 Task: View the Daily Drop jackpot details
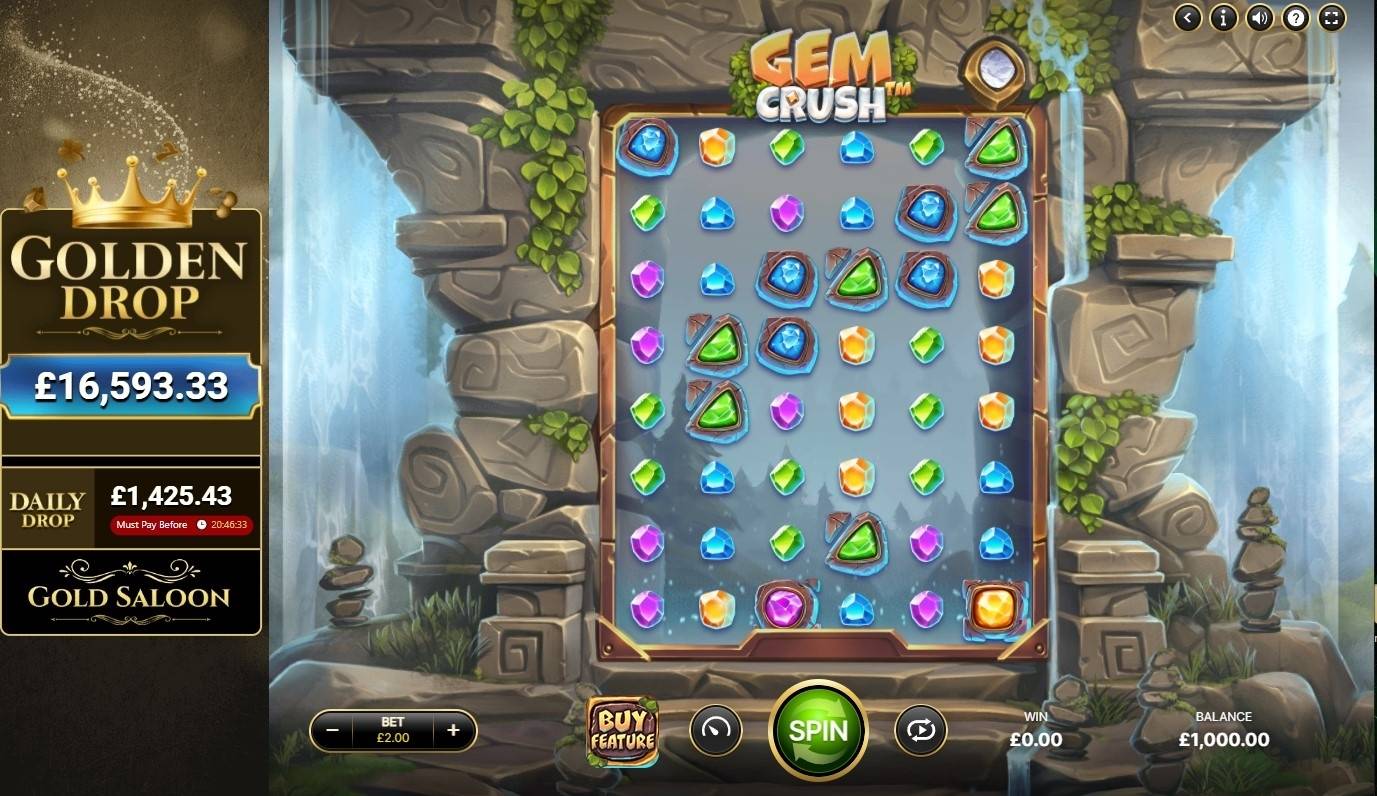click(131, 508)
